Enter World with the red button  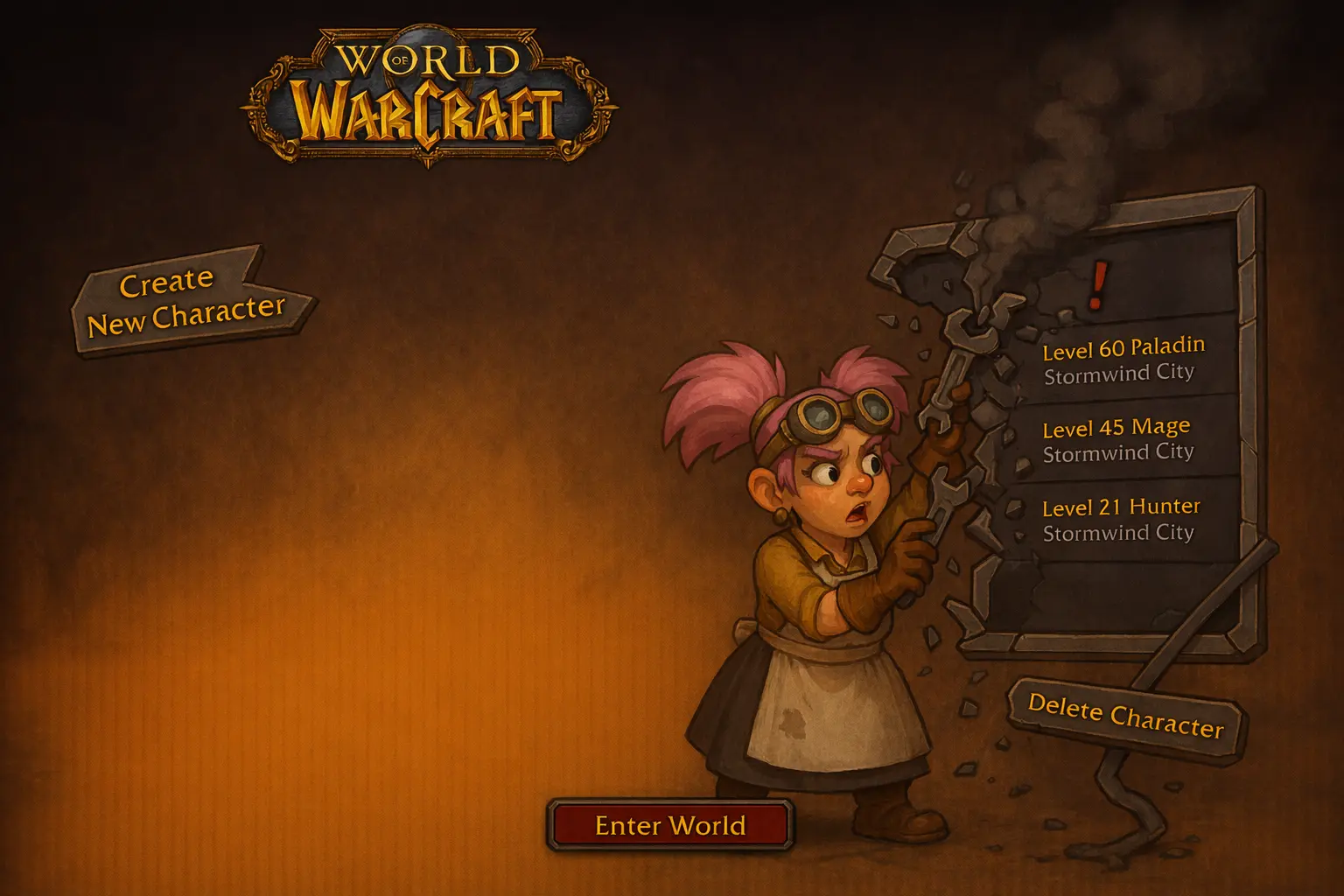[x=670, y=825]
